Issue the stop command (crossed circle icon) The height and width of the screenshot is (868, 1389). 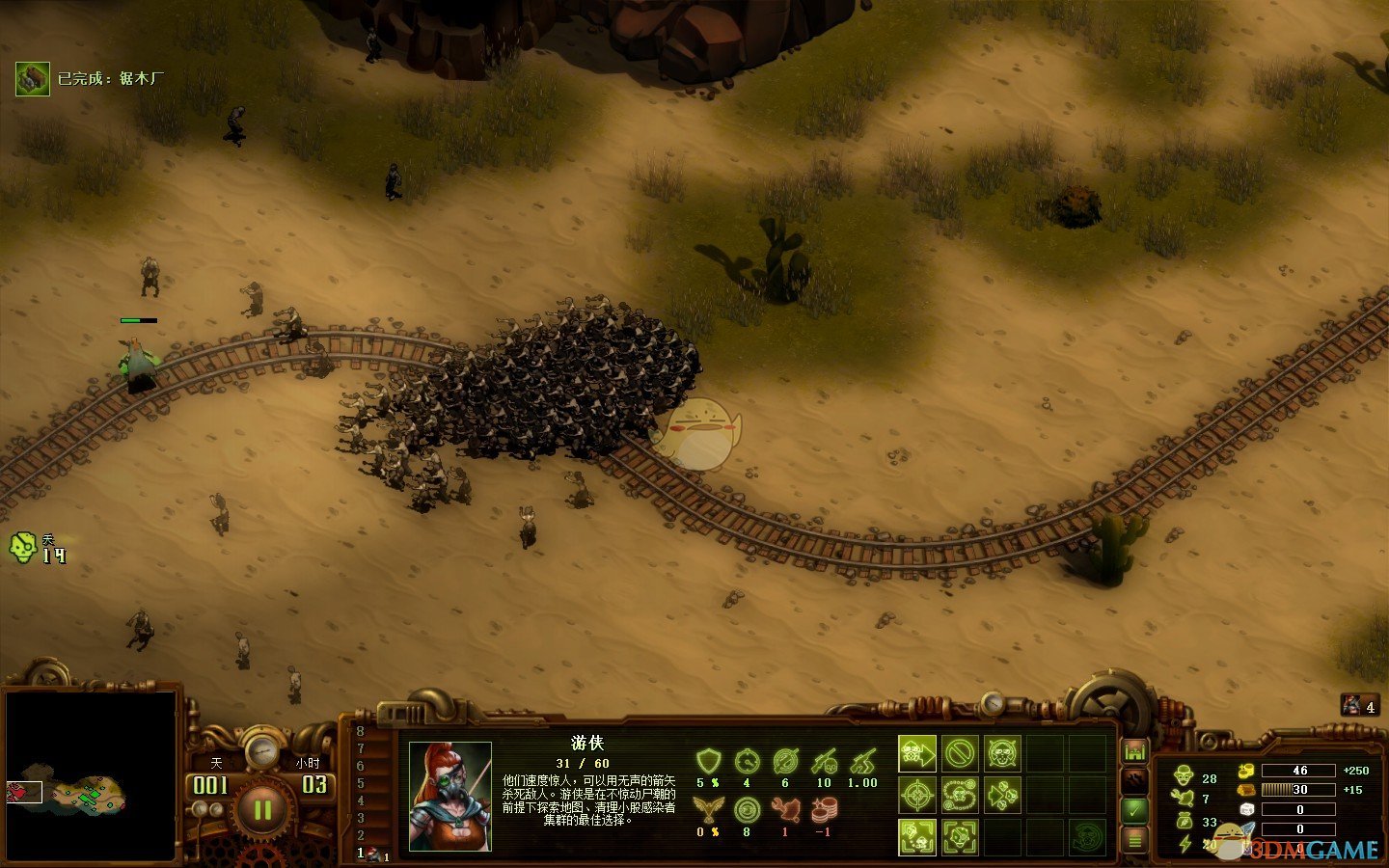tap(960, 753)
